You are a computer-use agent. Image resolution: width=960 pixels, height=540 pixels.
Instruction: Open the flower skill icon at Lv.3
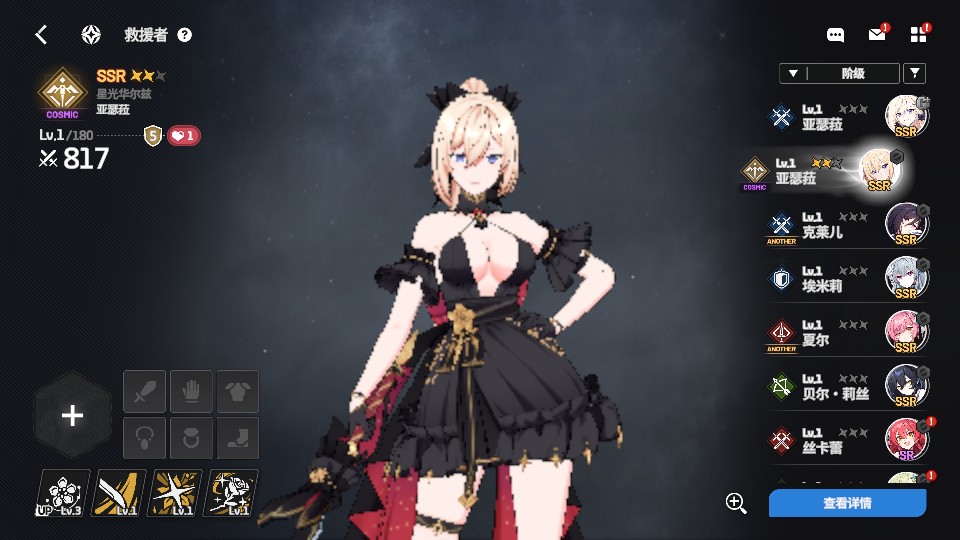[x=62, y=493]
